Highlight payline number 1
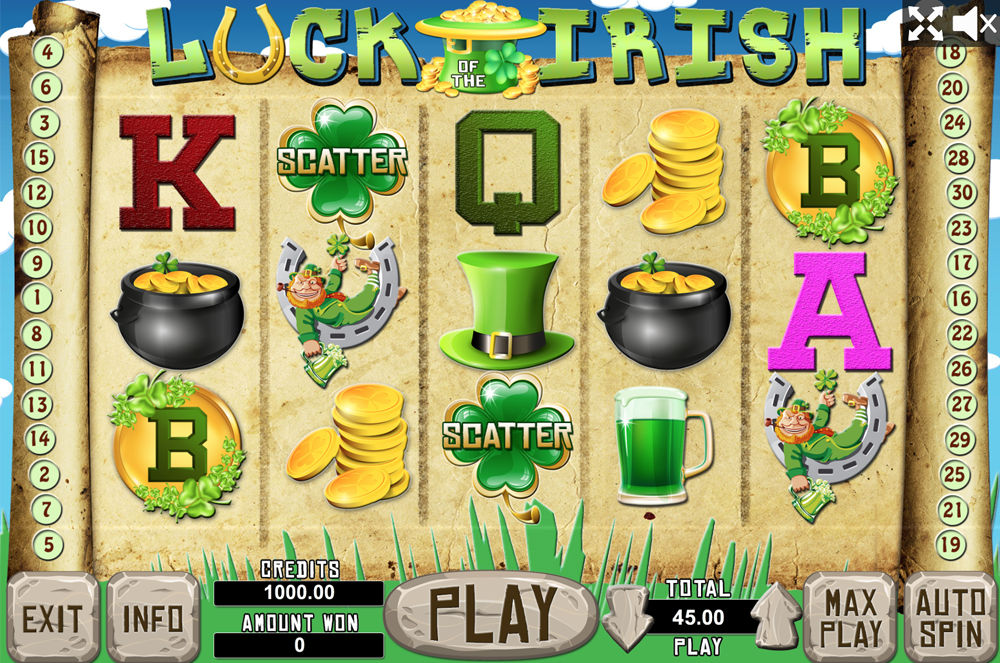This screenshot has width=1000, height=663. pos(38,297)
